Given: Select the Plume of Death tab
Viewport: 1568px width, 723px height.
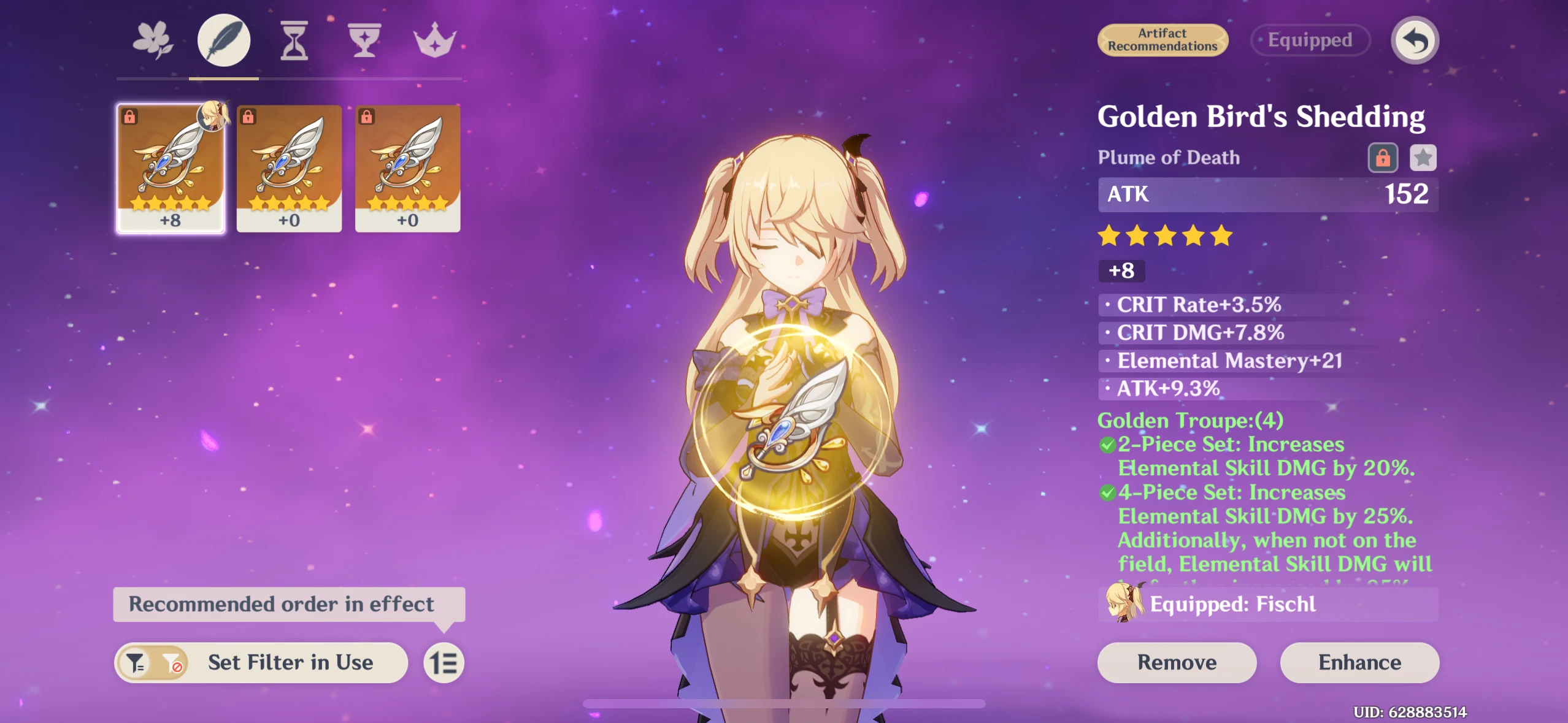Looking at the screenshot, I should [223, 39].
